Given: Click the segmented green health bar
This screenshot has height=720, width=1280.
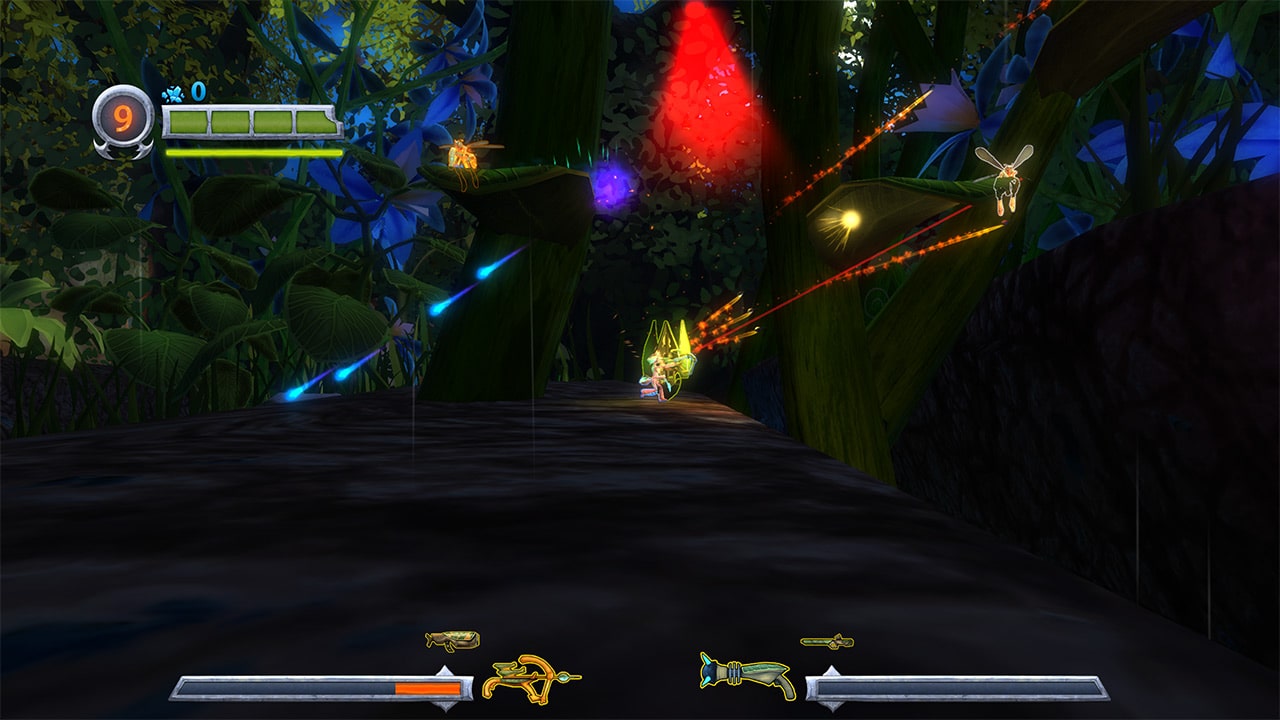Looking at the screenshot, I should click(251, 120).
